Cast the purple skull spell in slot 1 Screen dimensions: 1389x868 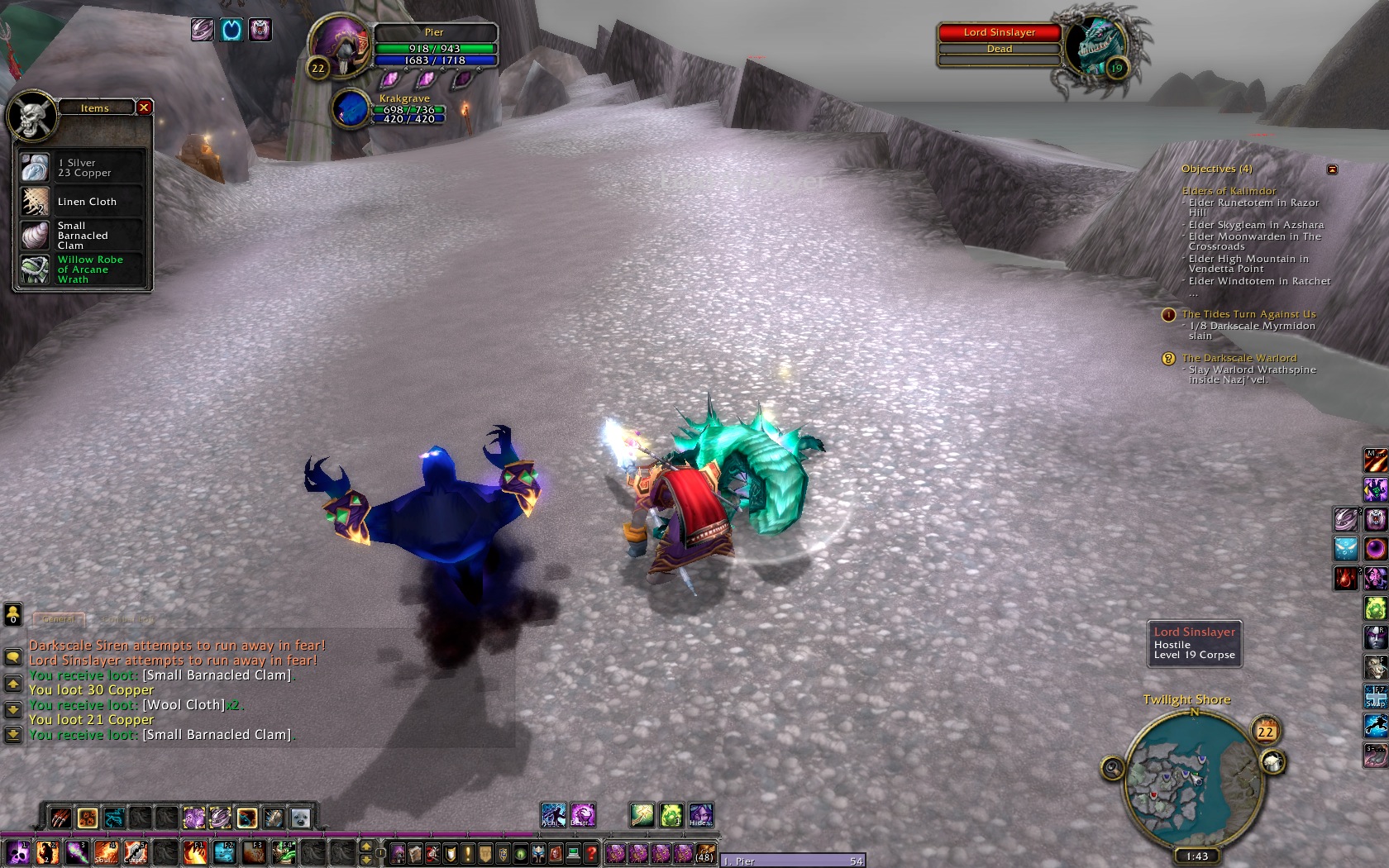pyautogui.click(x=18, y=852)
